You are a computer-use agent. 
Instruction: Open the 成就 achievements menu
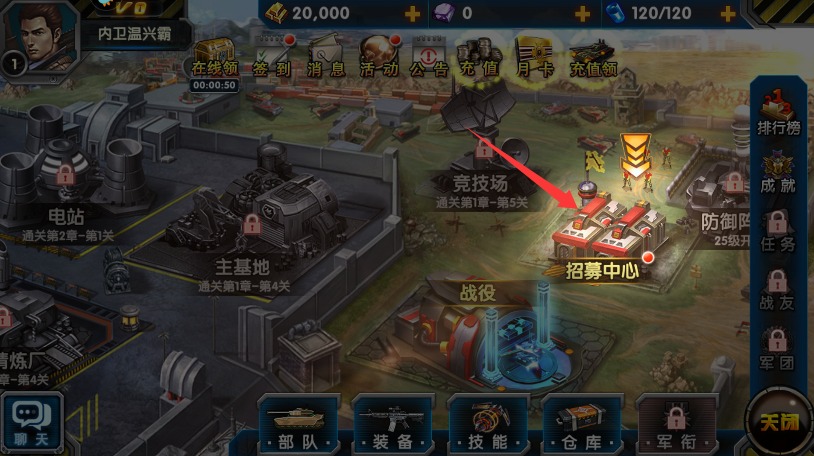(x=778, y=170)
